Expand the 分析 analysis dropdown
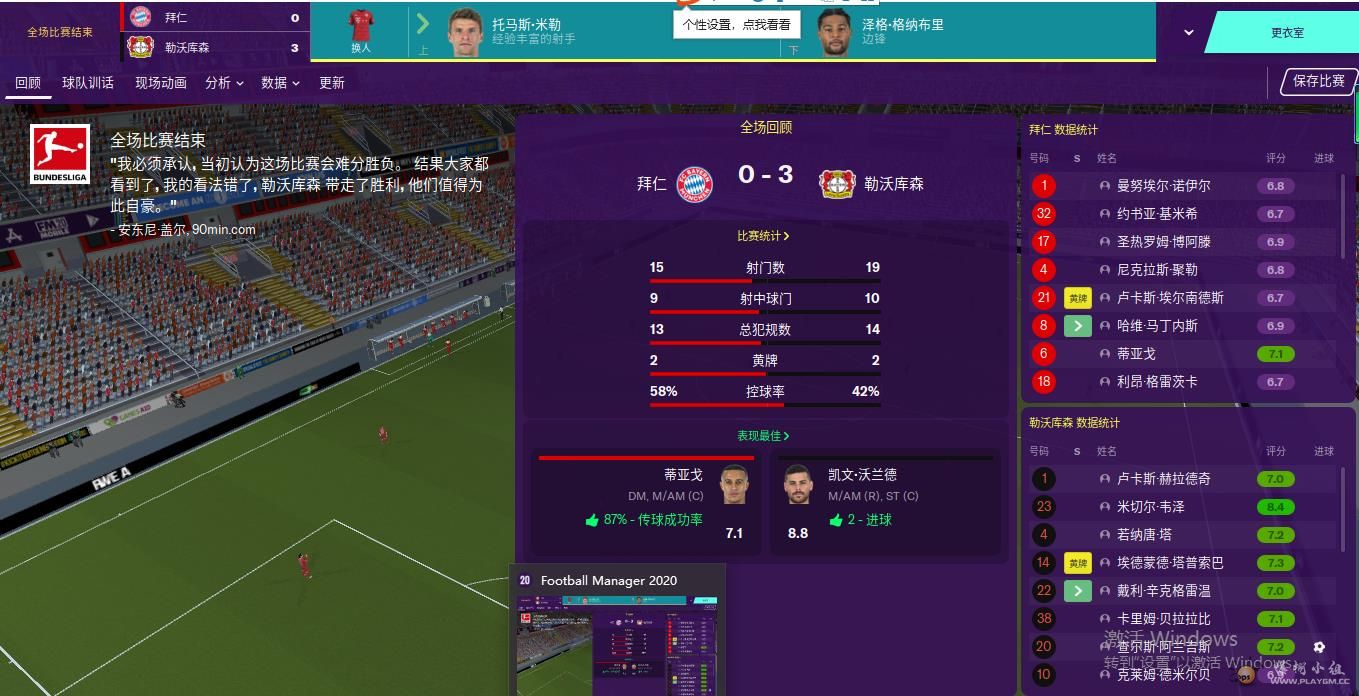The width and height of the screenshot is (1359, 696). [224, 83]
